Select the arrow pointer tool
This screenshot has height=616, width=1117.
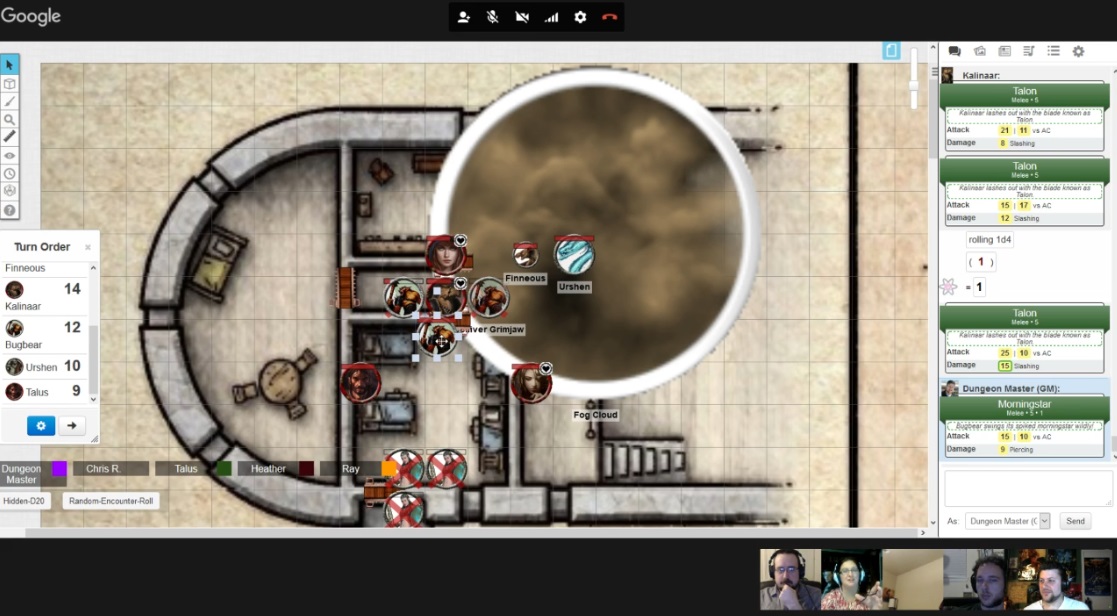tap(9, 65)
